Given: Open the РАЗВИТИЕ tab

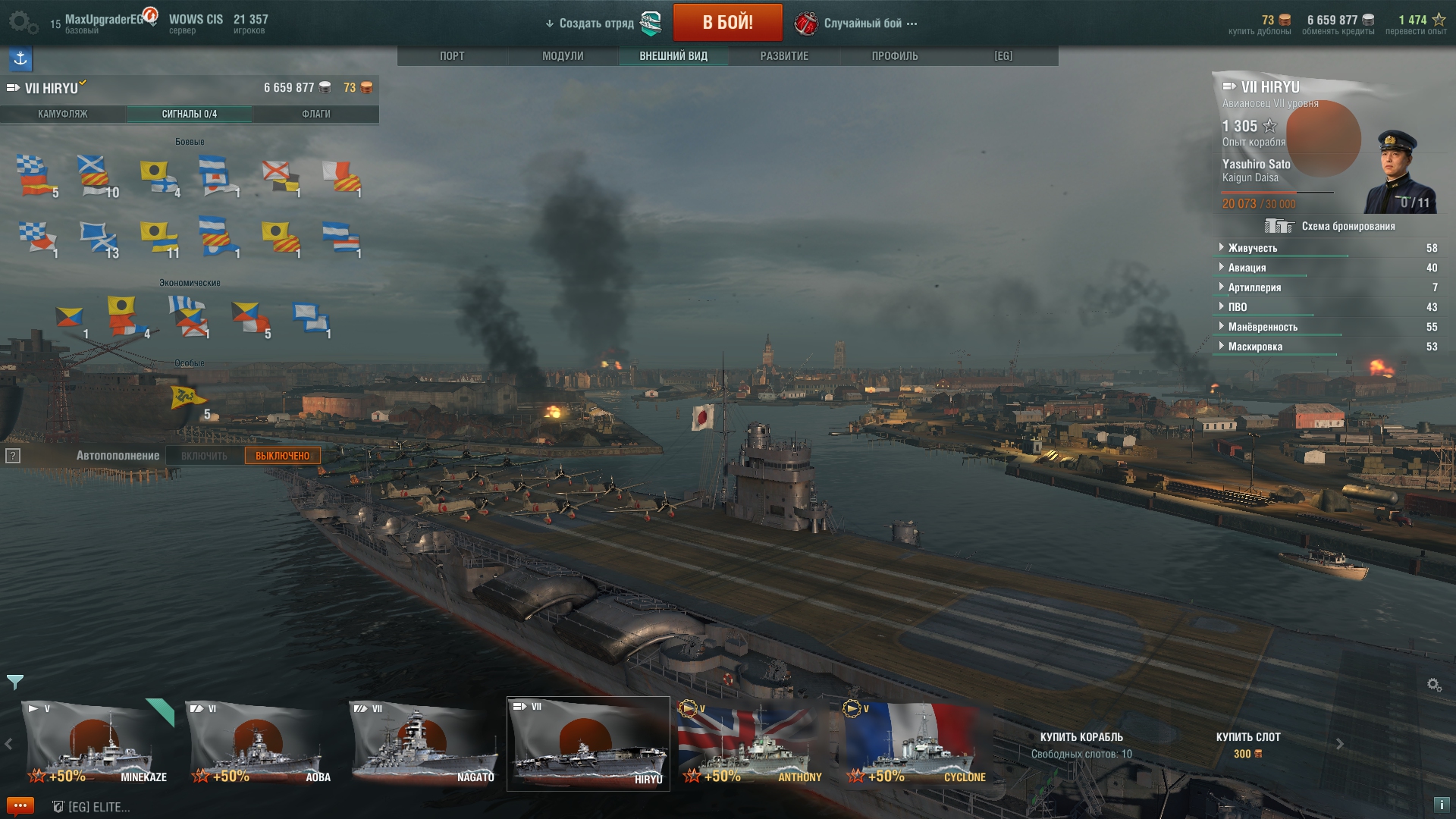Looking at the screenshot, I should [x=784, y=56].
